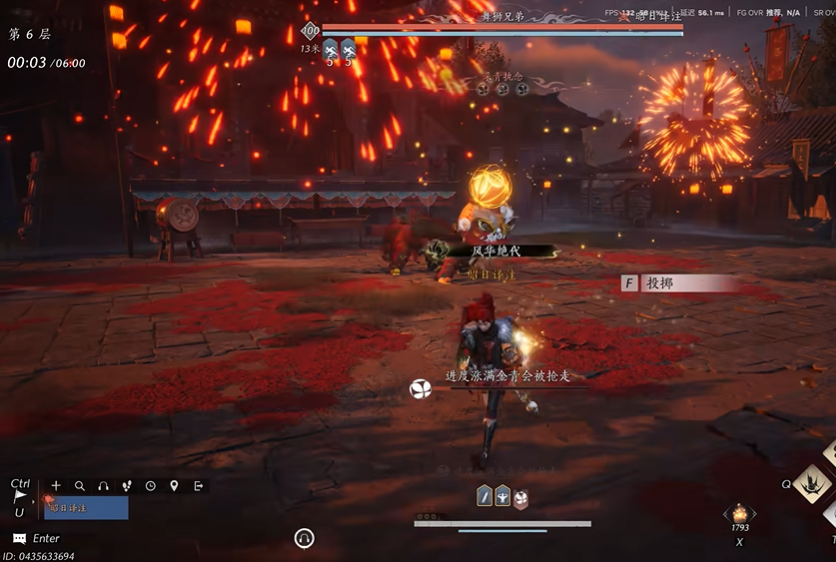Image resolution: width=836 pixels, height=562 pixels.
Task: Open the chat speech bubble icon
Action: (19, 538)
